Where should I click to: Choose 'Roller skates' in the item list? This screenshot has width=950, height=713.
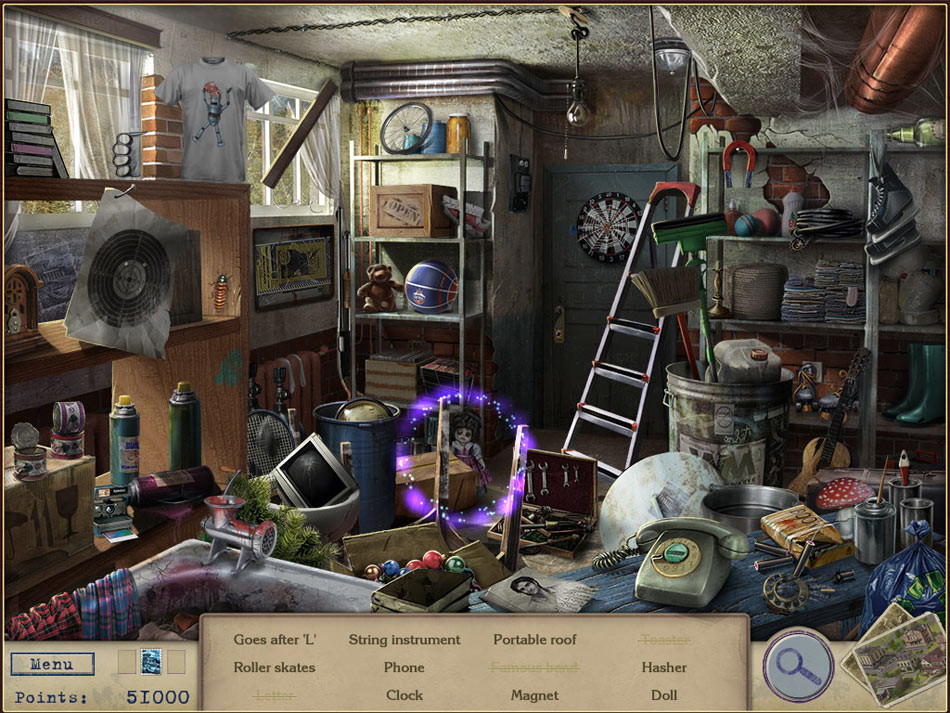pos(274,667)
